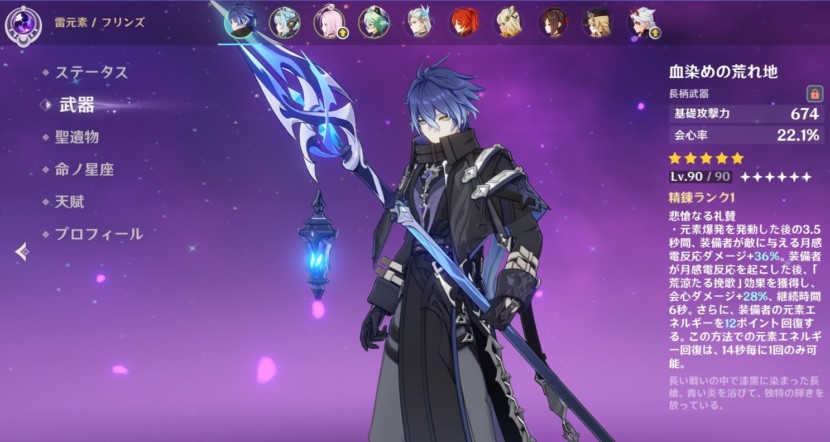Select the 武器 menu entry
The image size is (830, 442).
click(77, 104)
